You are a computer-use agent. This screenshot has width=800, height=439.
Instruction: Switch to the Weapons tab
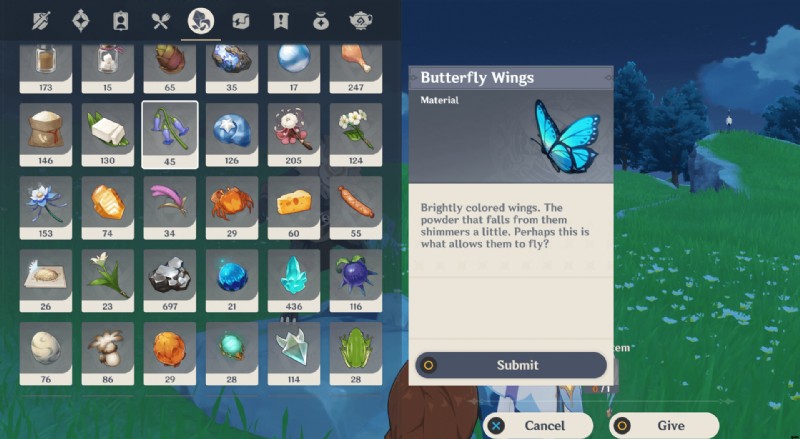click(40, 21)
